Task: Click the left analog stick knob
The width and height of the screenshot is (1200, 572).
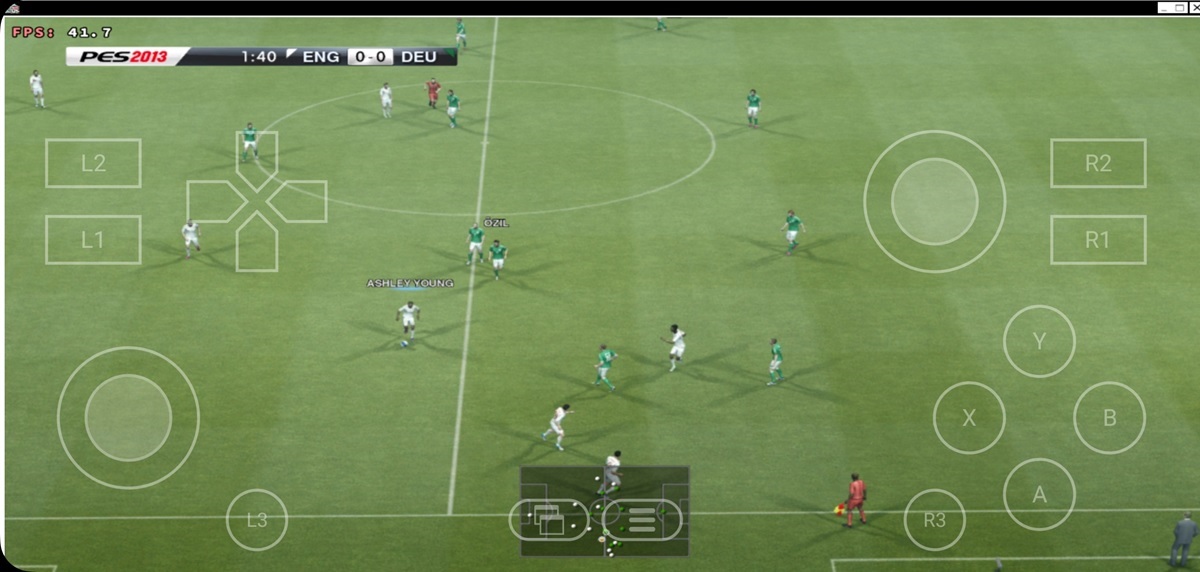Action: [128, 418]
